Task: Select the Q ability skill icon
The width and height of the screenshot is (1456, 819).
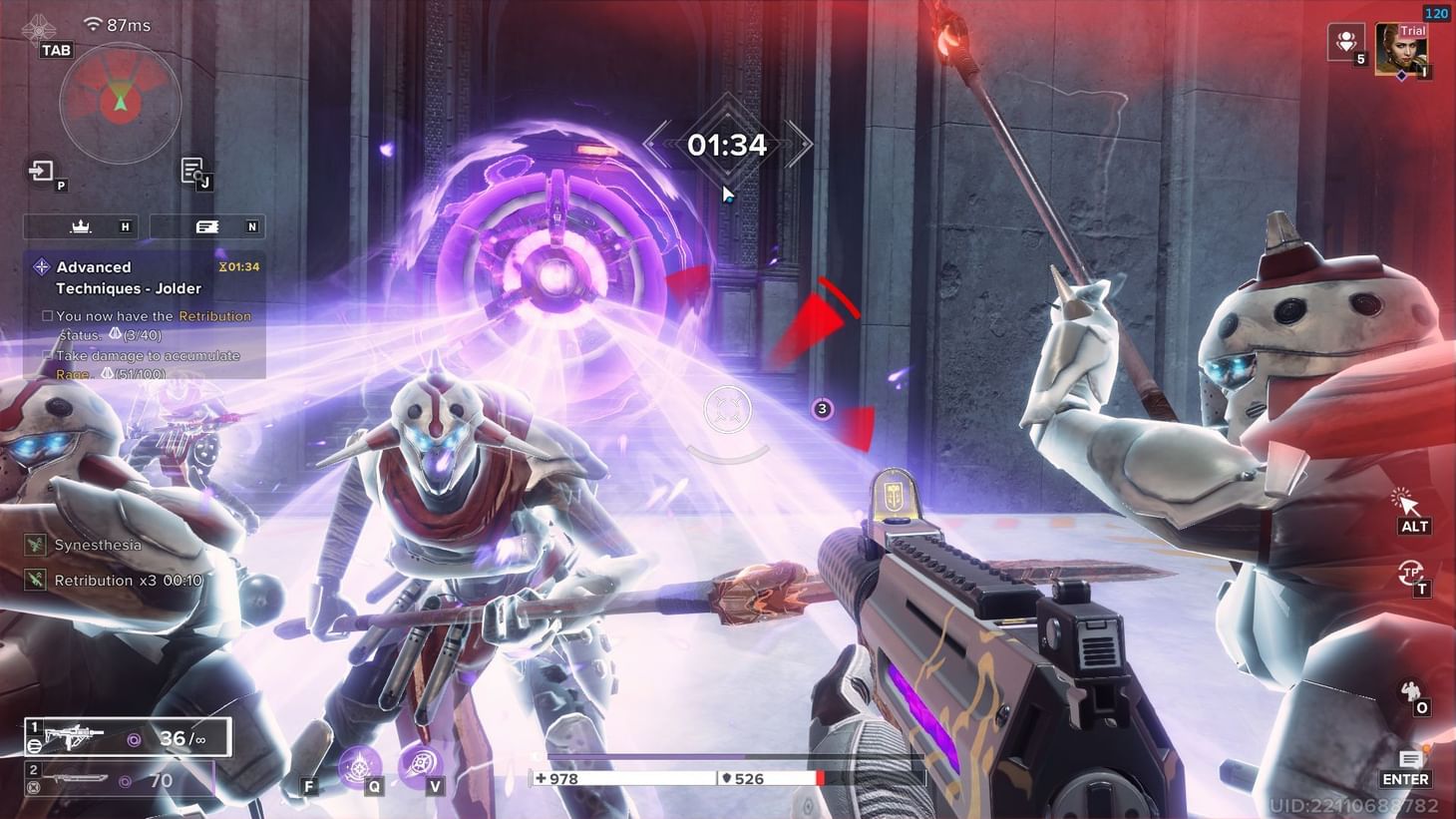Action: coord(359,768)
